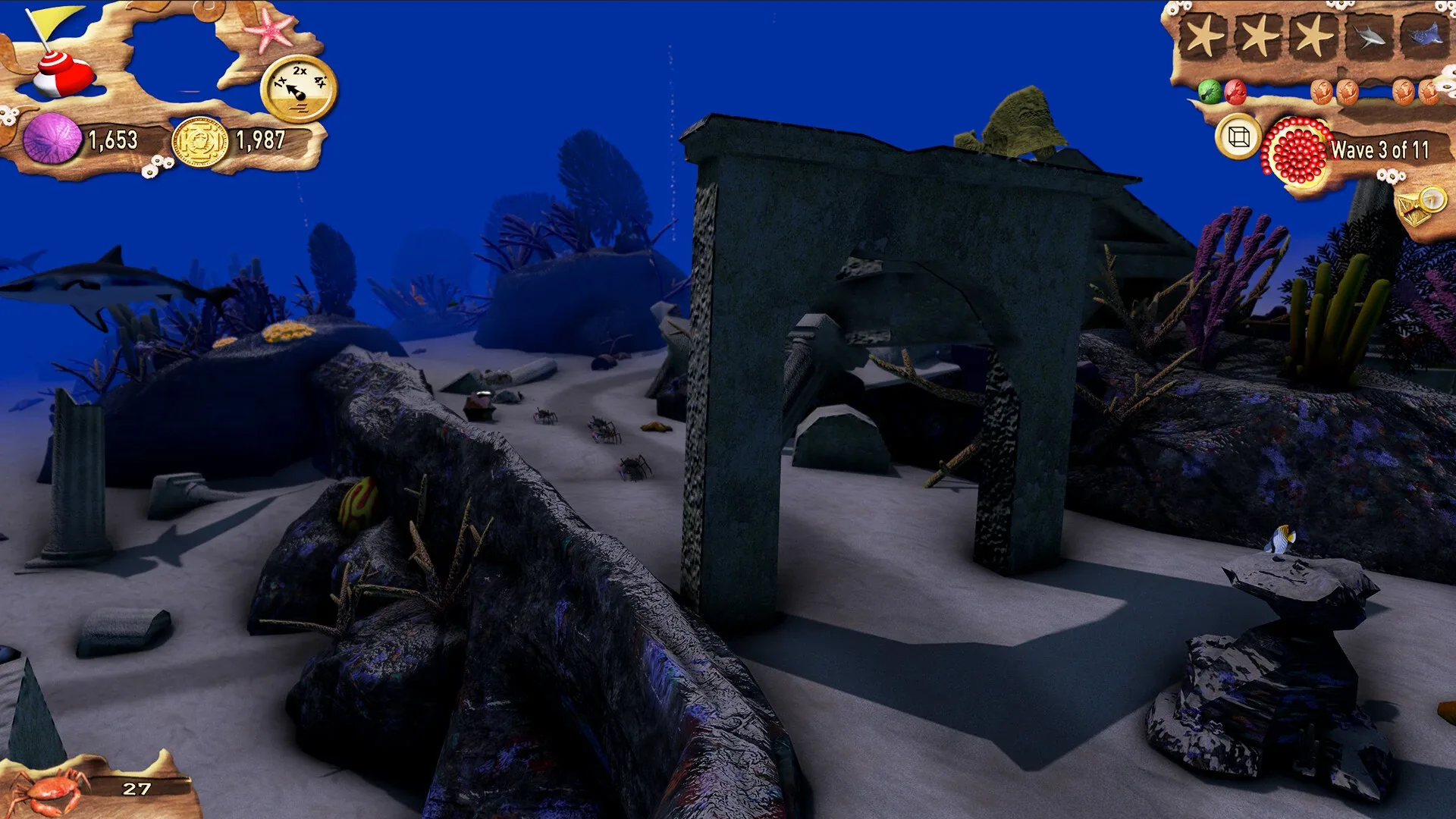Screen dimensions: 1456x819
Task: Select the shark unit icon
Action: [1369, 34]
